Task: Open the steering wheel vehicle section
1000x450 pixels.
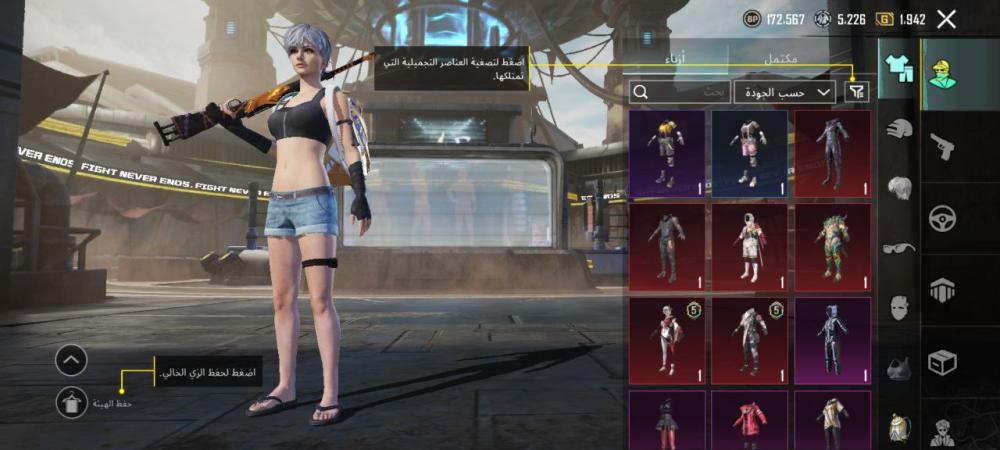Action: 942,218
